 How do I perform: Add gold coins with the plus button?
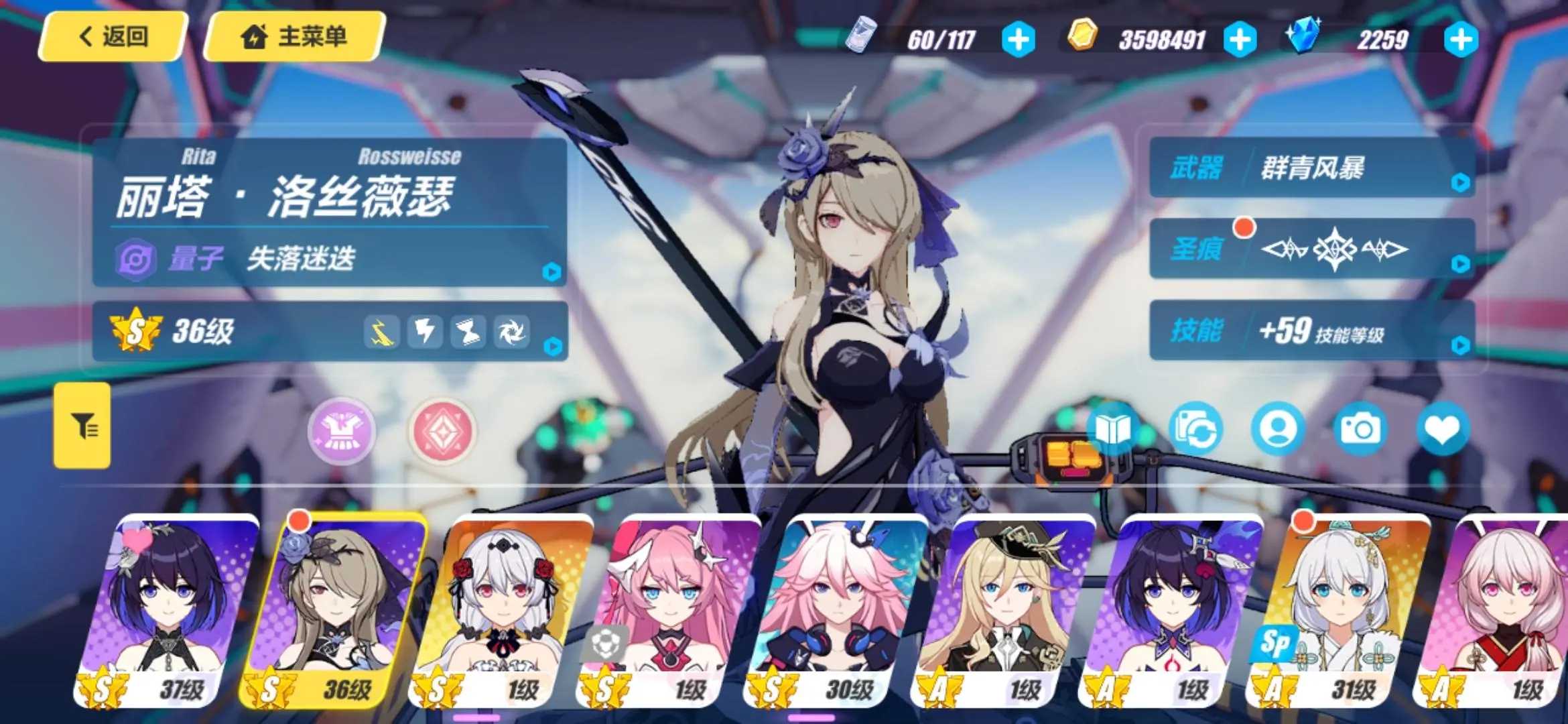pos(1239,40)
